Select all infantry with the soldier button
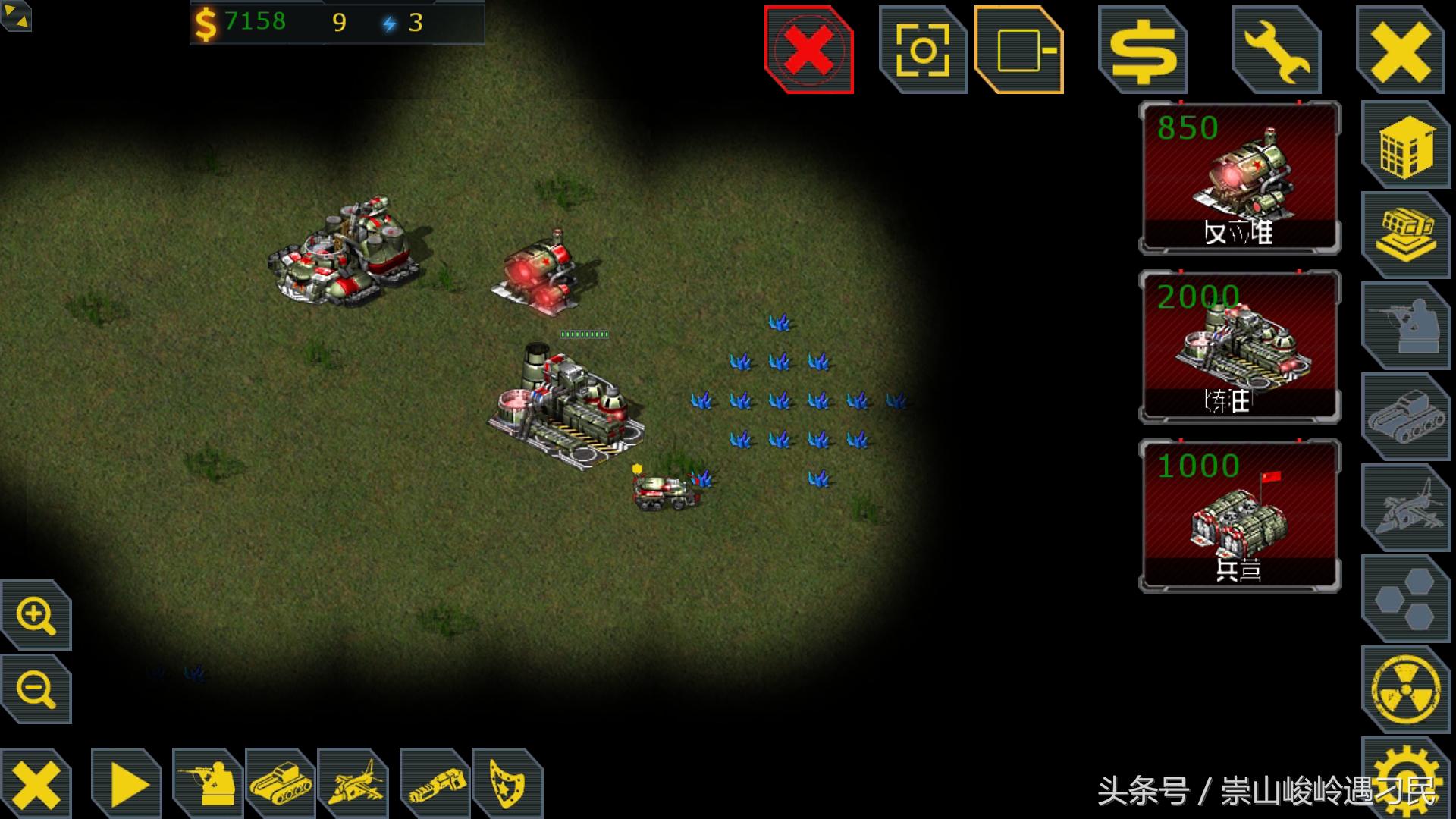1456x819 pixels. (208, 784)
